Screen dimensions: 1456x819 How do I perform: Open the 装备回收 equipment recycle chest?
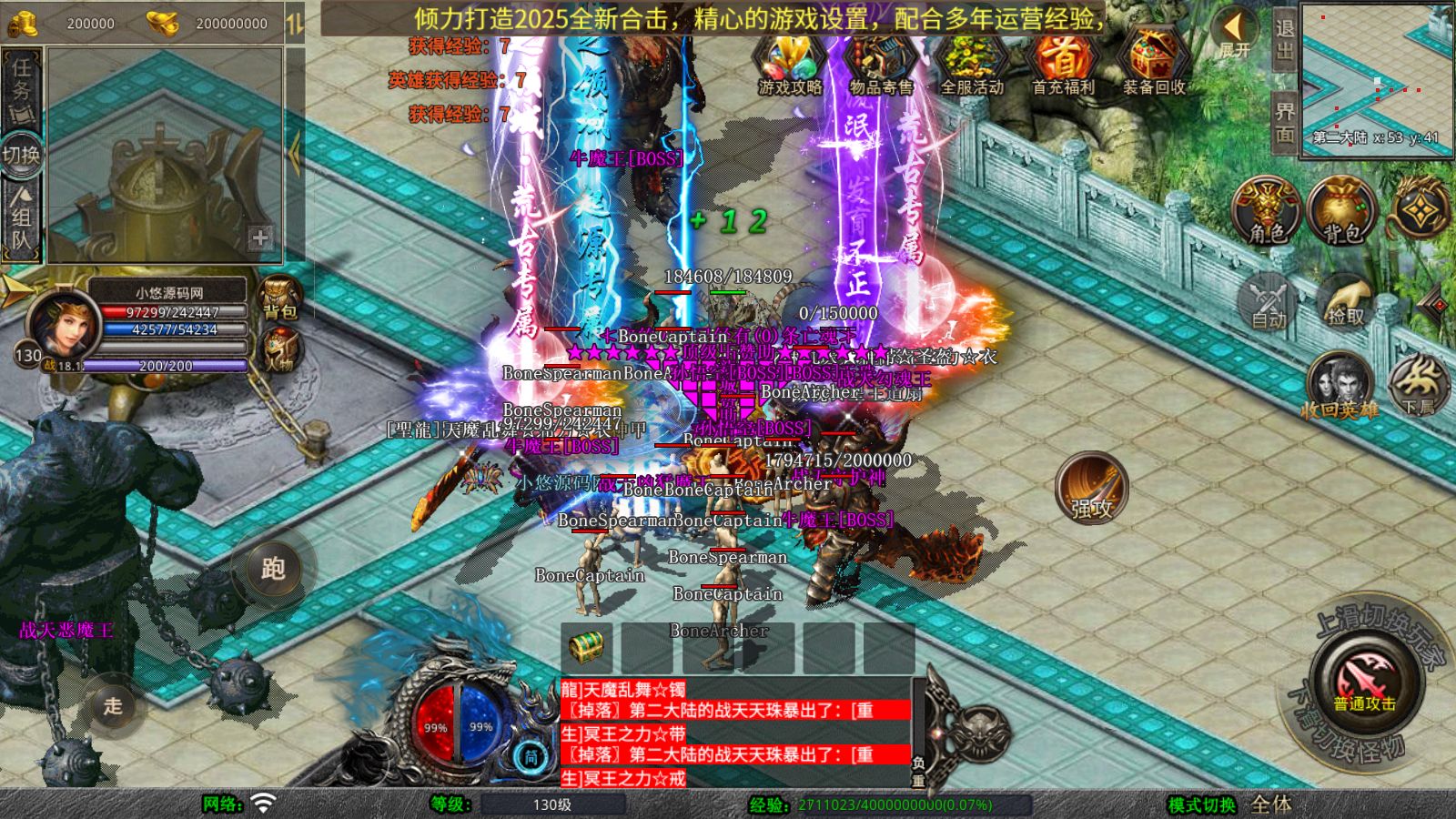pos(1153,62)
